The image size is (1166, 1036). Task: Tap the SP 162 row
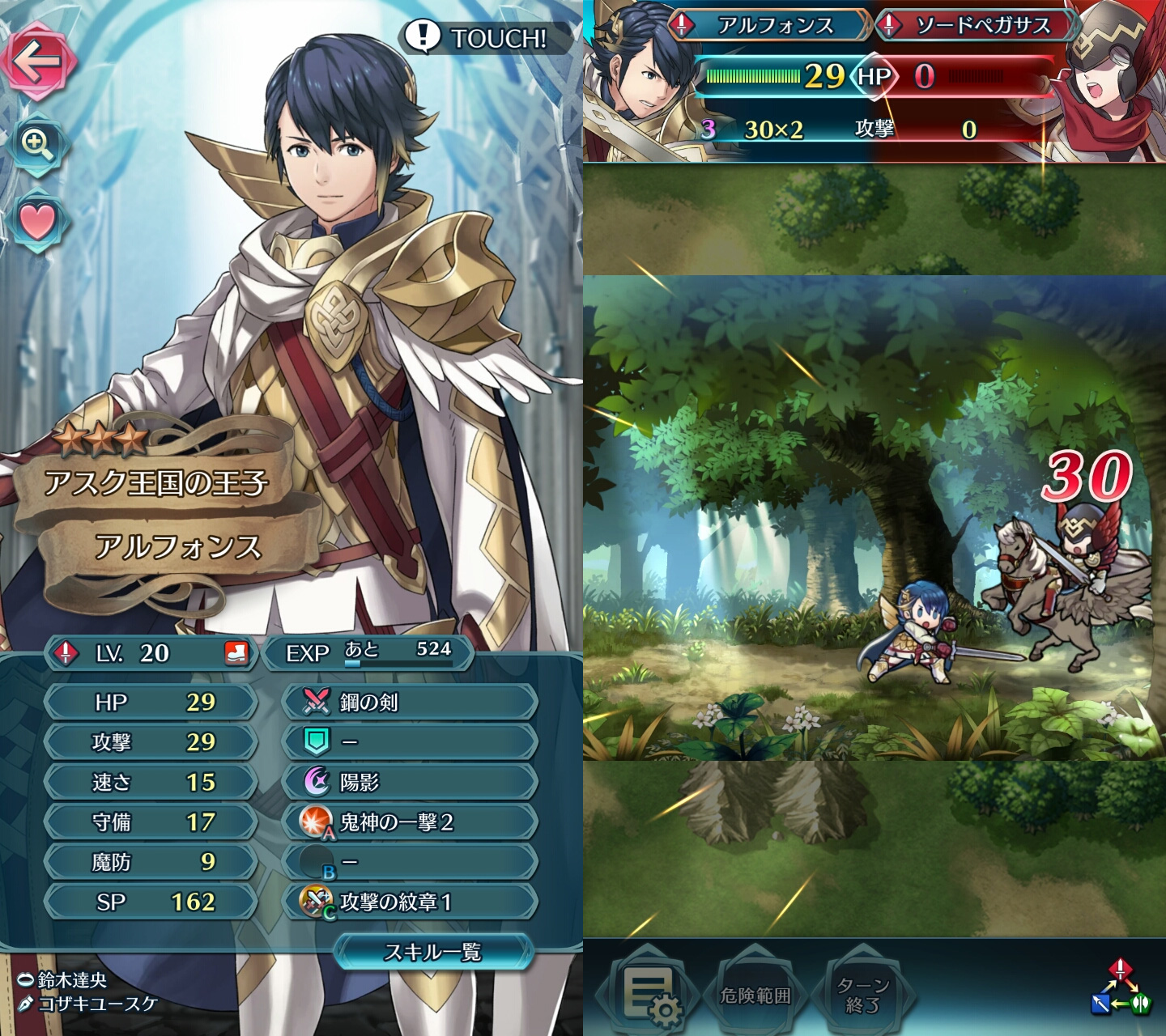(151, 902)
